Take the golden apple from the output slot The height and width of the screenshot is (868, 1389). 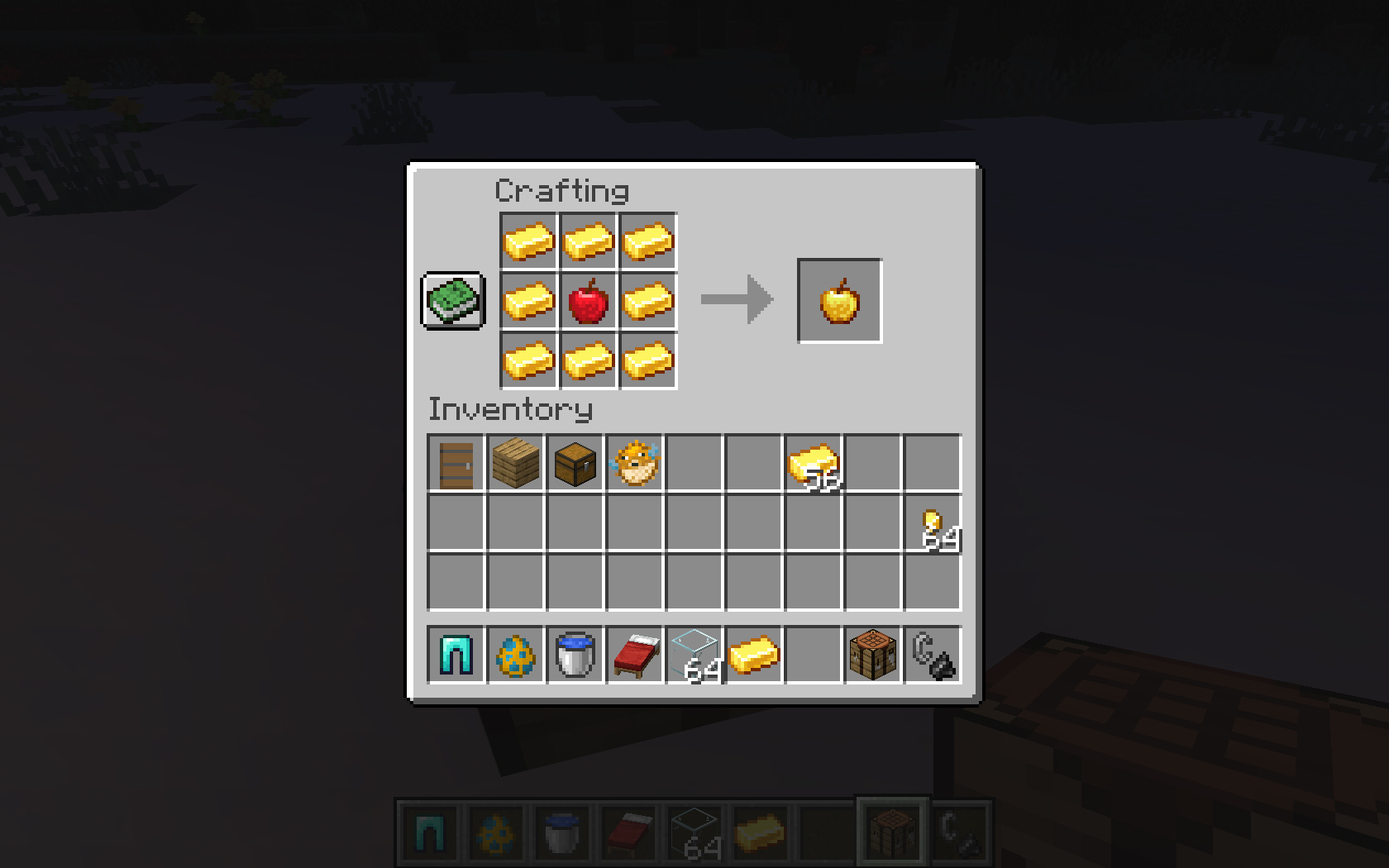(x=839, y=301)
